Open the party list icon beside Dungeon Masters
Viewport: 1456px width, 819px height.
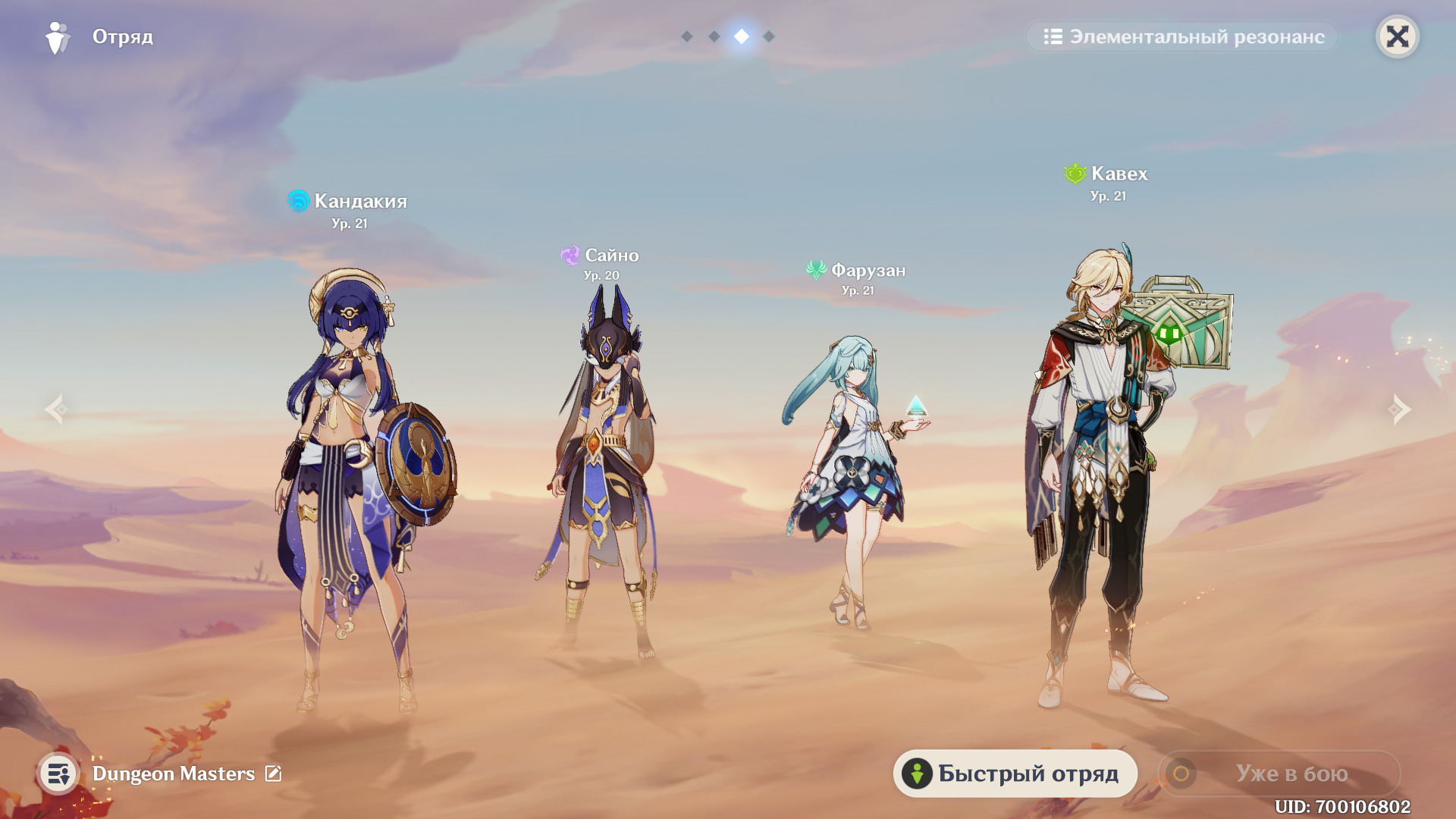click(58, 773)
